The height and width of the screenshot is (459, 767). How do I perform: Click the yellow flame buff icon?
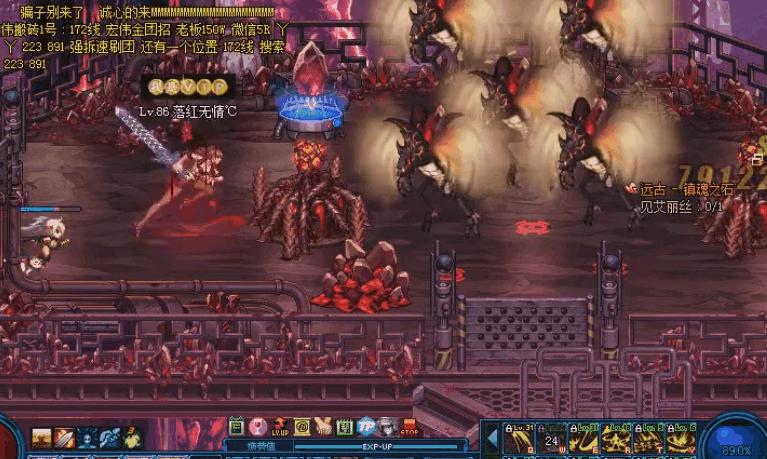[132, 438]
